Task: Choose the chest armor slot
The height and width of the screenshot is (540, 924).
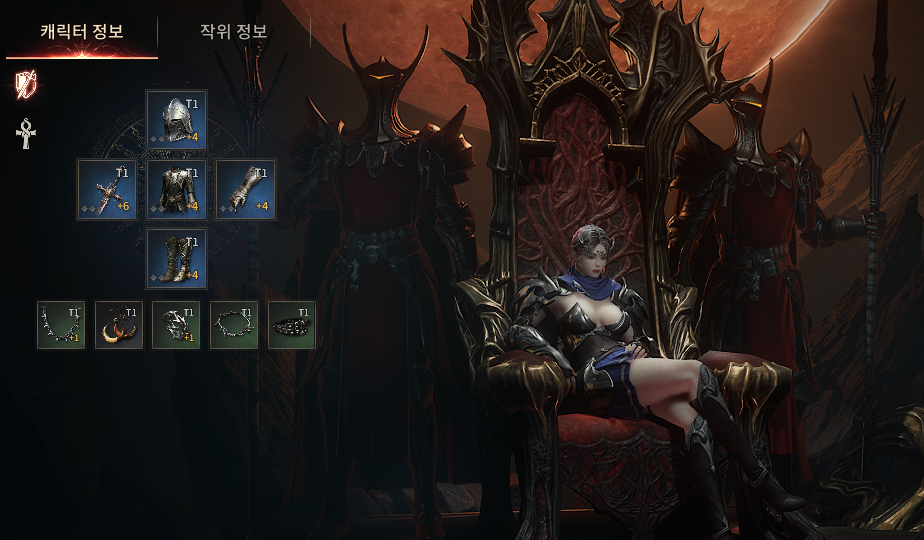Action: [176, 190]
